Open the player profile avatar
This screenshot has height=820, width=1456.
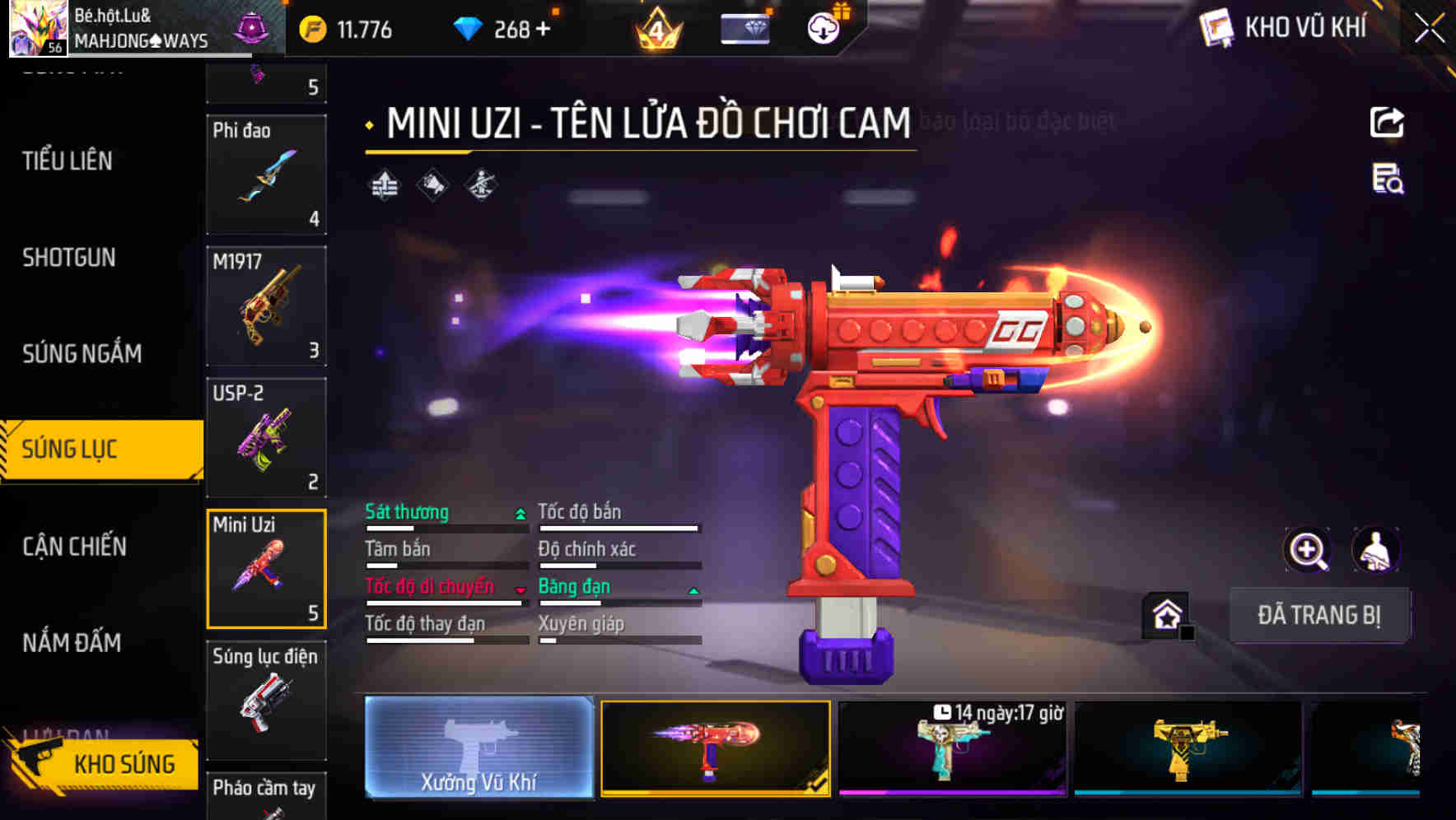[37, 29]
